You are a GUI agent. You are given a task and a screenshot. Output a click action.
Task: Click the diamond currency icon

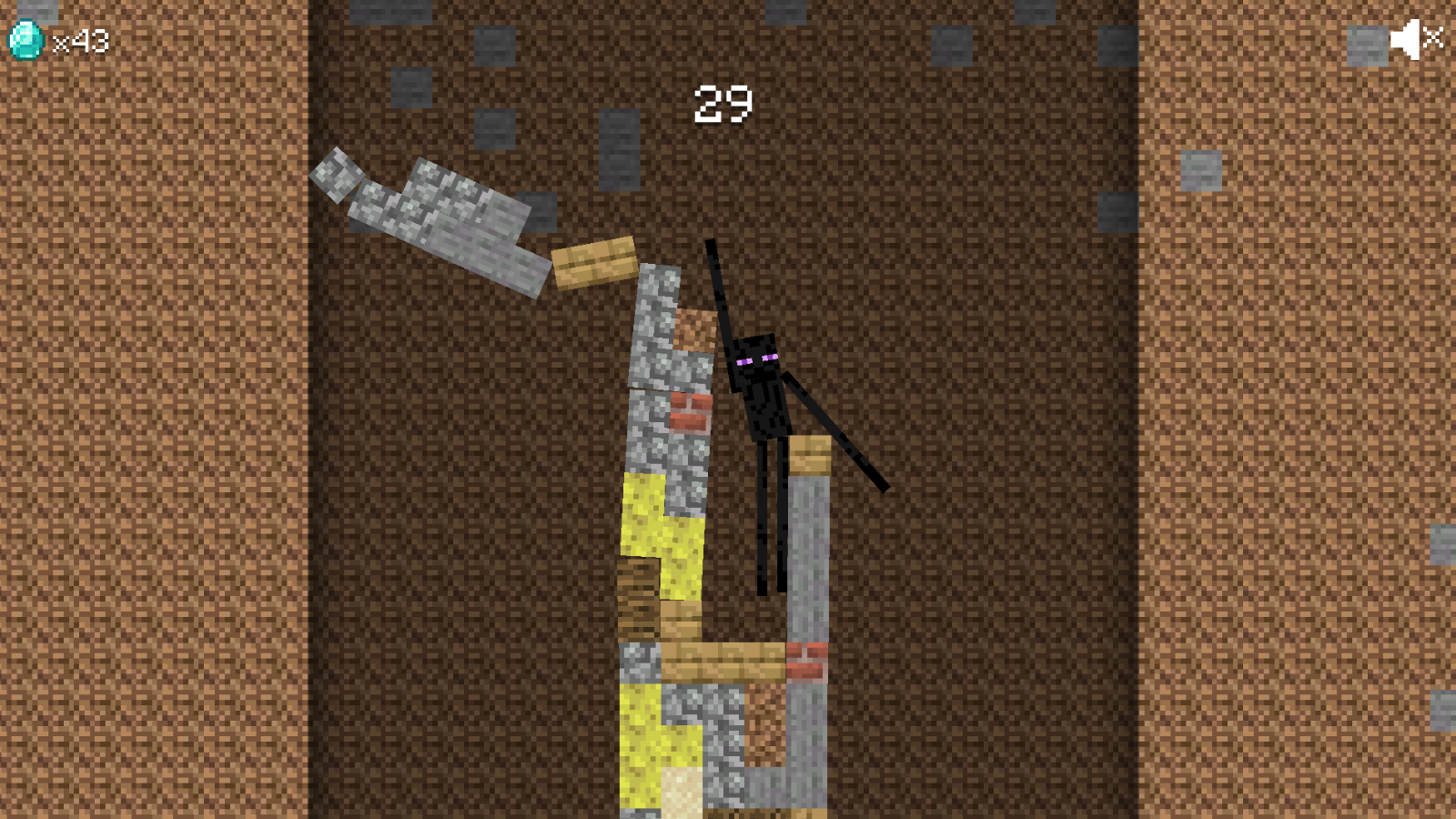click(25, 38)
